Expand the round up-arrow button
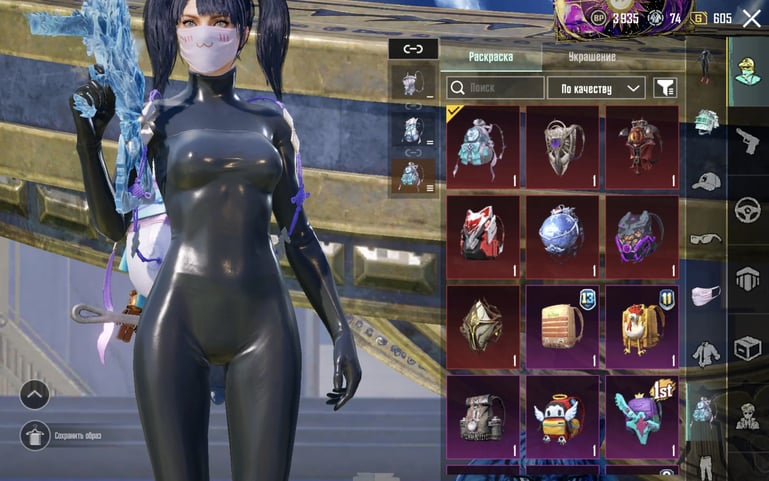 35,394
